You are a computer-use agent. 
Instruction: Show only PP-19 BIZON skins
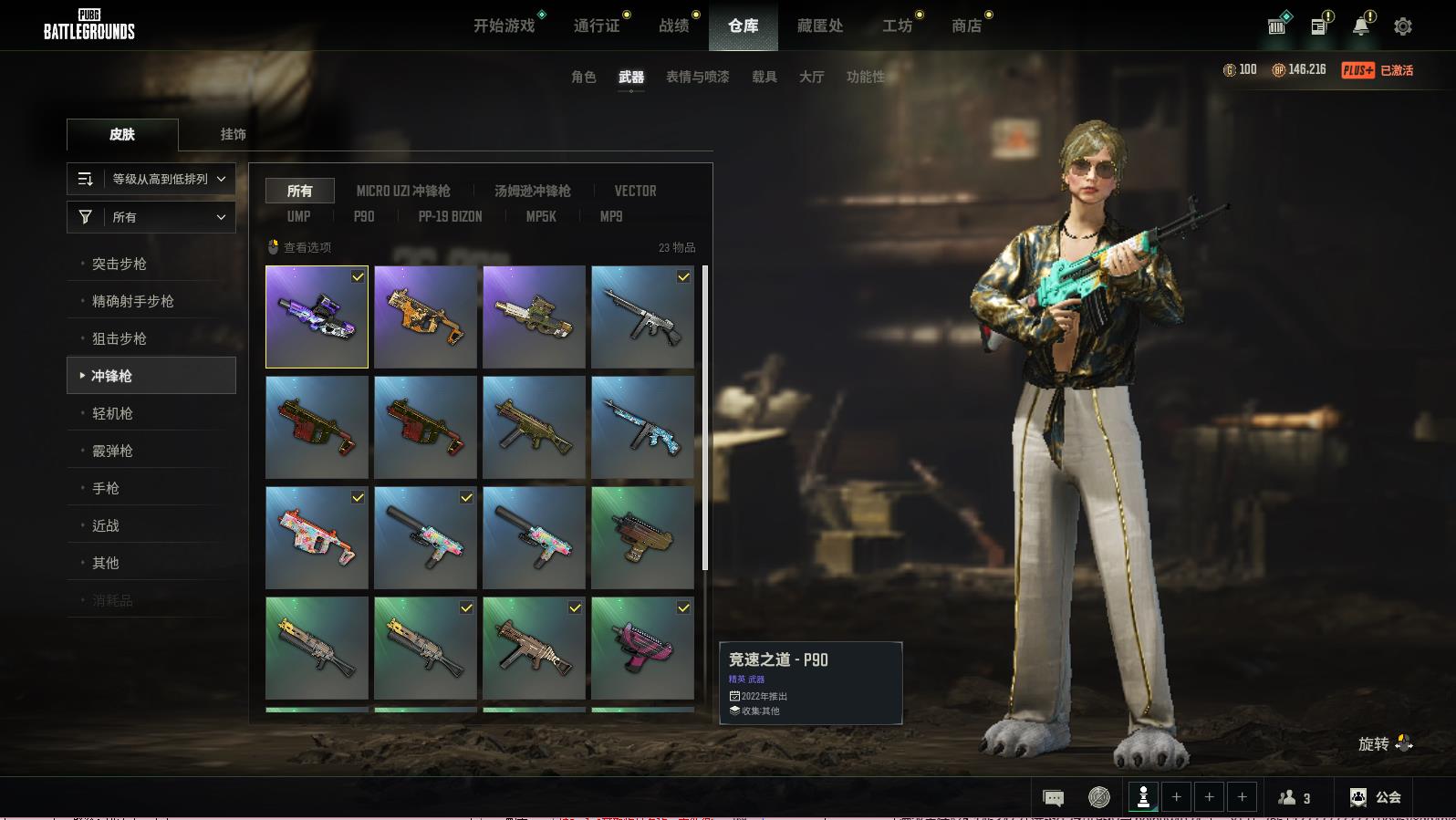pos(450,216)
